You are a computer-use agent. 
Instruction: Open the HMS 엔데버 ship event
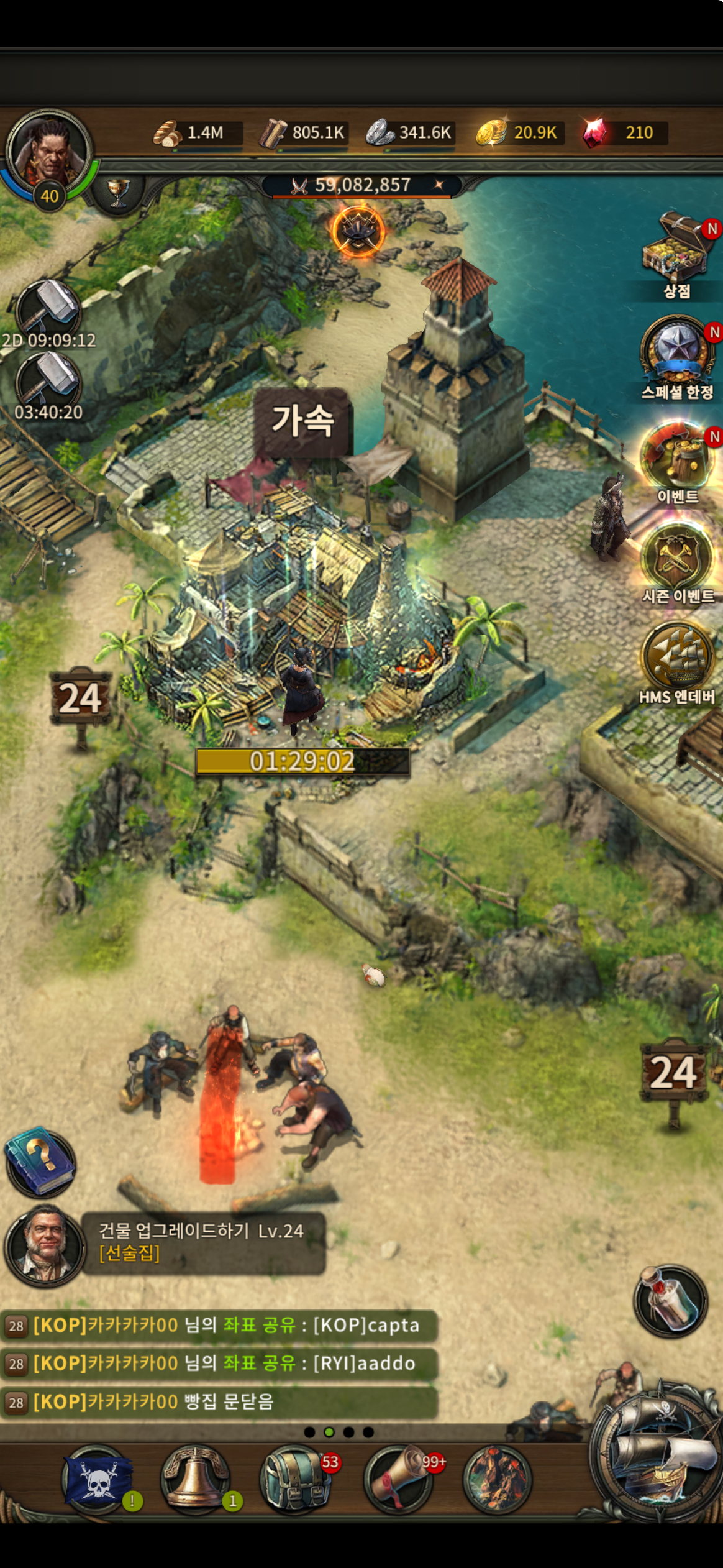pos(676,658)
